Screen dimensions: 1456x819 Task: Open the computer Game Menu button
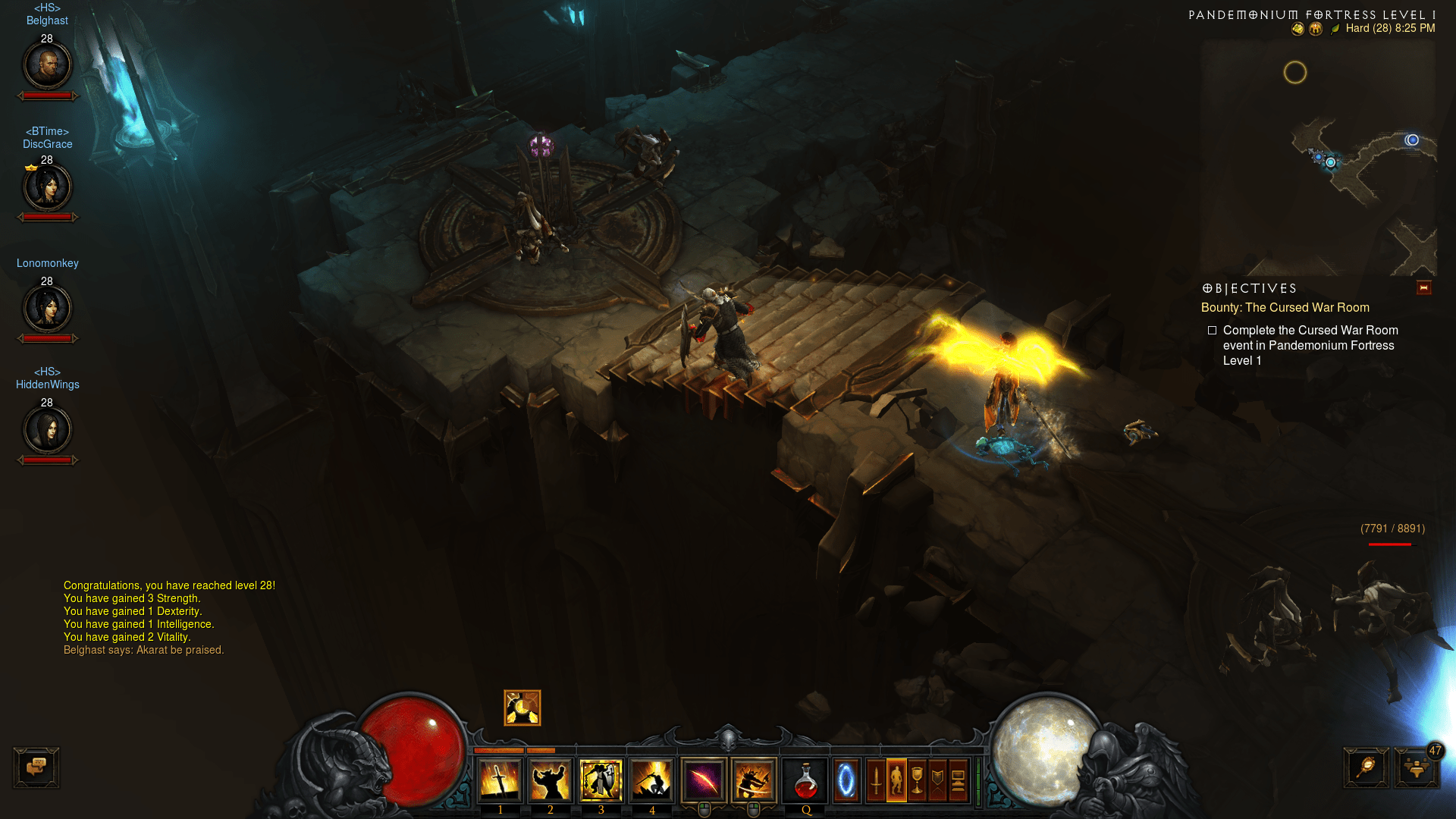pyautogui.click(x=958, y=780)
